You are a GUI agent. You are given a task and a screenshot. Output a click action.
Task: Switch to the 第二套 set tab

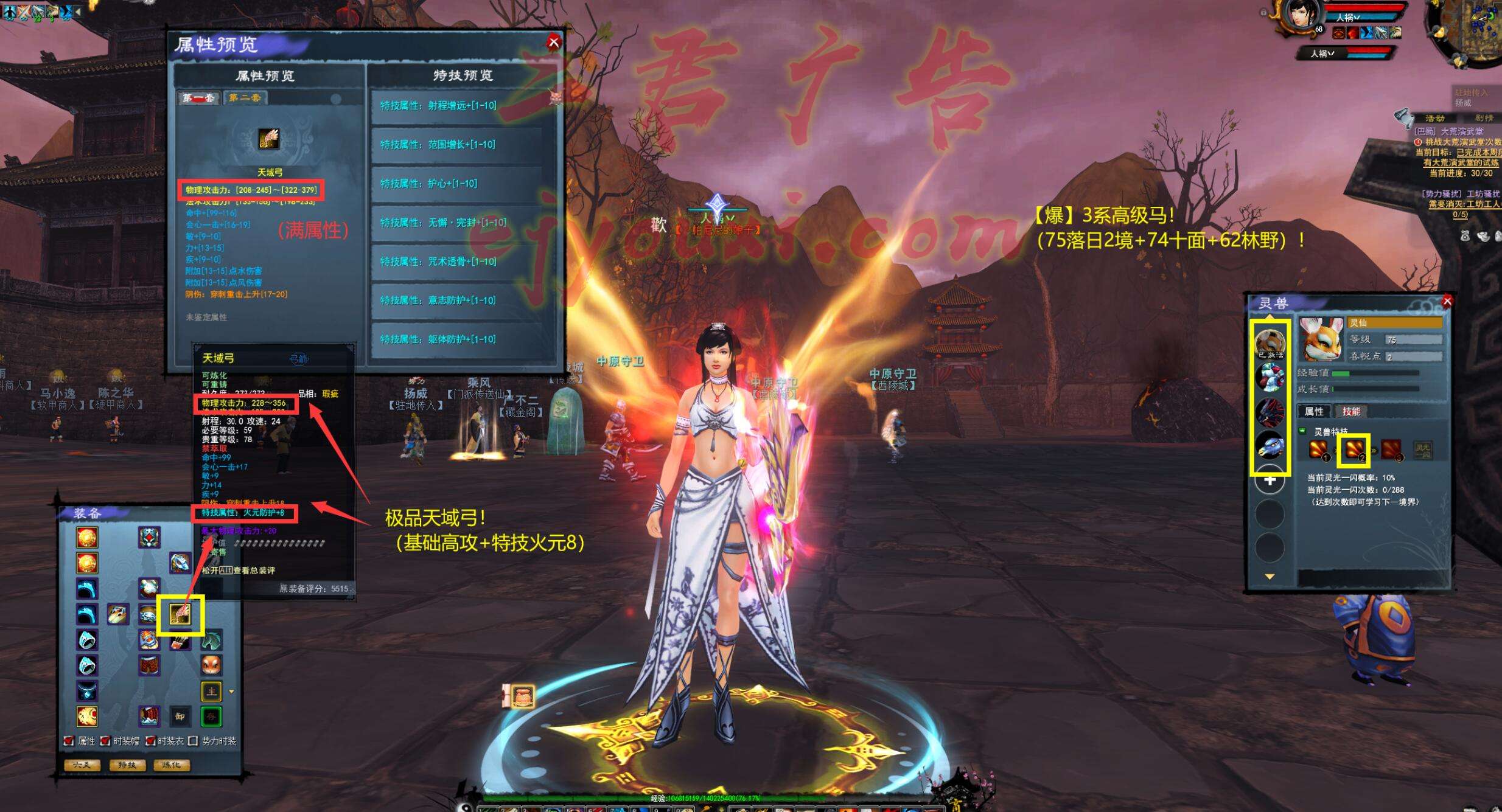point(245,98)
